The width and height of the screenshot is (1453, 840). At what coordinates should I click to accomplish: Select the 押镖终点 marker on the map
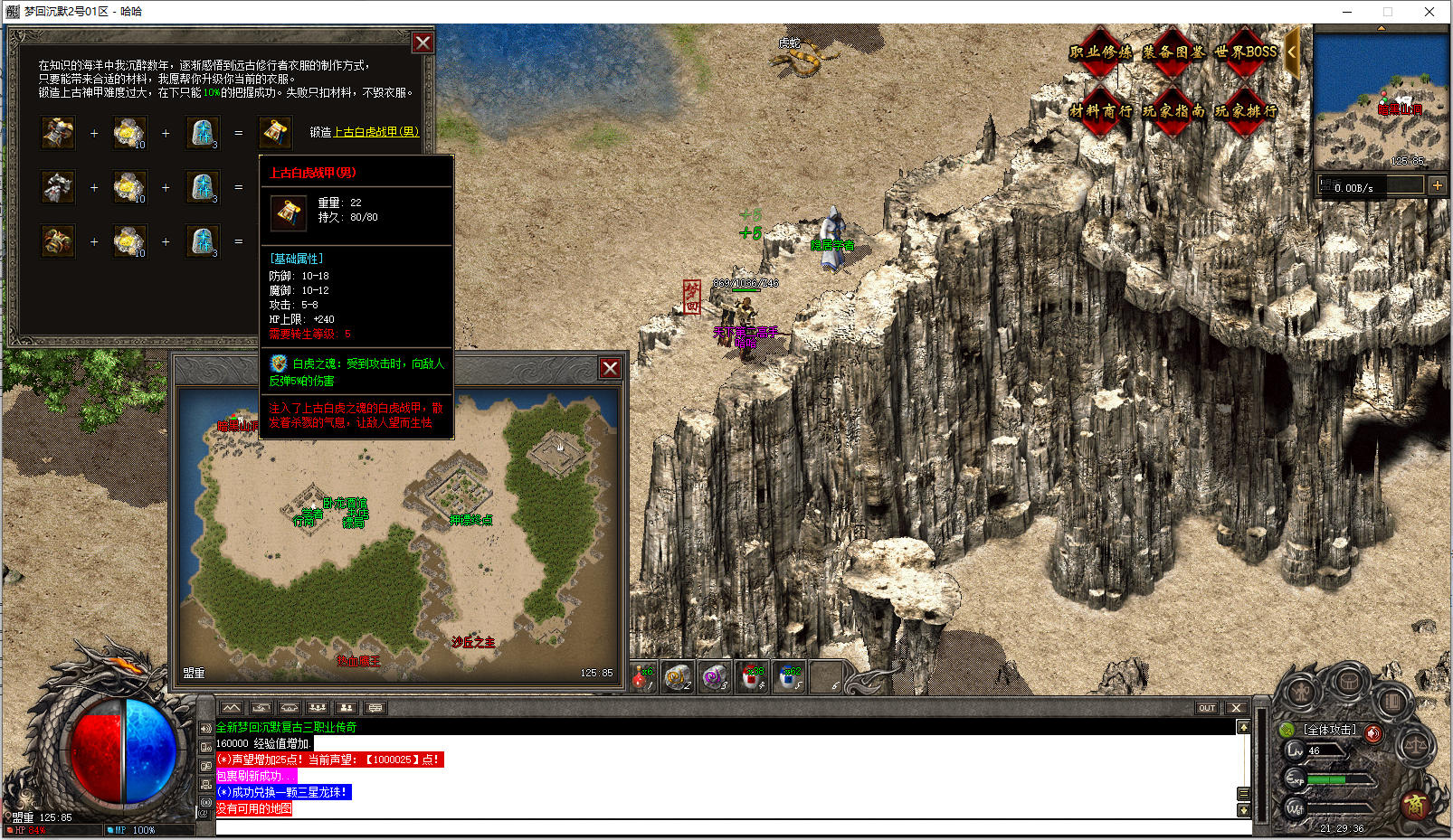click(x=470, y=520)
